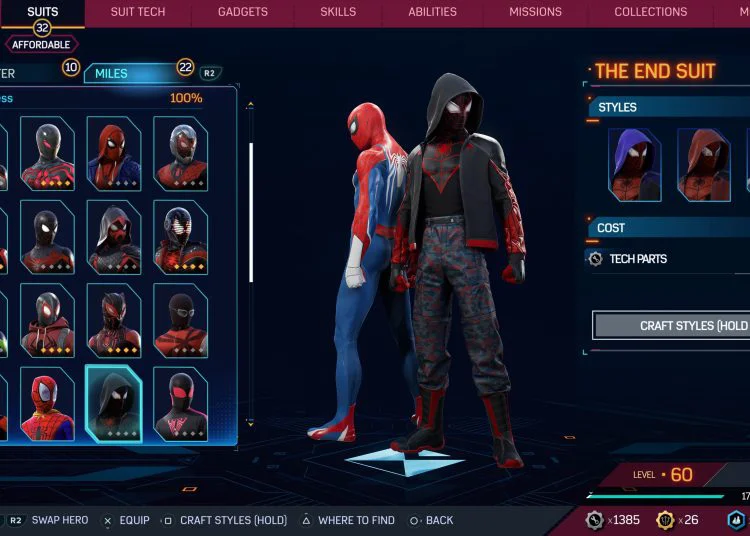
Task: Select the black suit with pink trim tile
Action: tap(181, 404)
